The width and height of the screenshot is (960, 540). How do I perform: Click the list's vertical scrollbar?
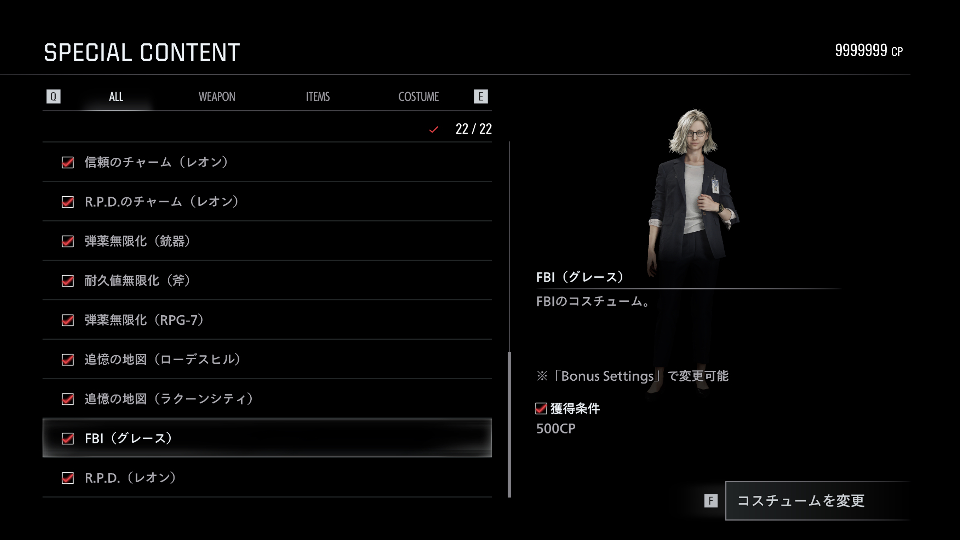(x=510, y=424)
